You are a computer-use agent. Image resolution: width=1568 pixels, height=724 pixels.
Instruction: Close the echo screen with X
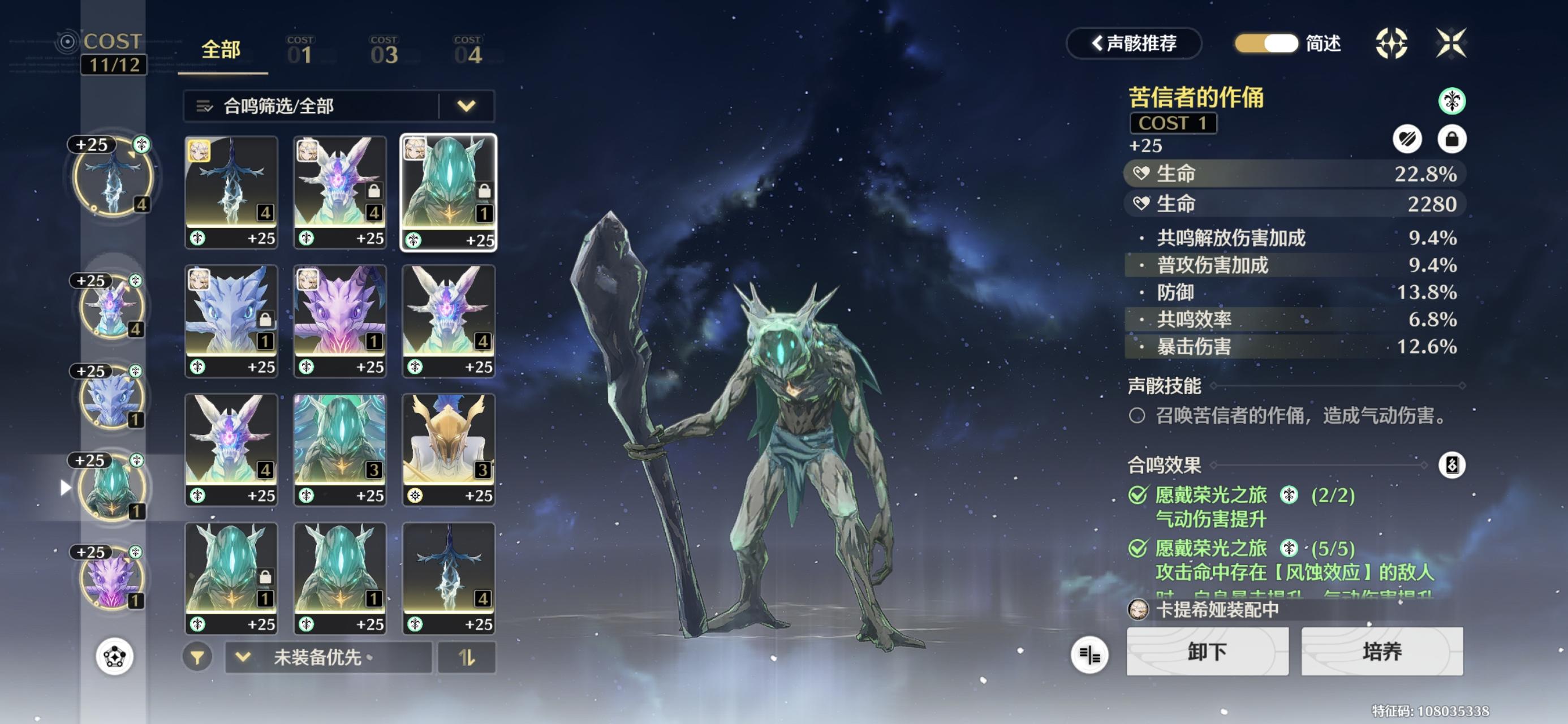click(x=1450, y=44)
